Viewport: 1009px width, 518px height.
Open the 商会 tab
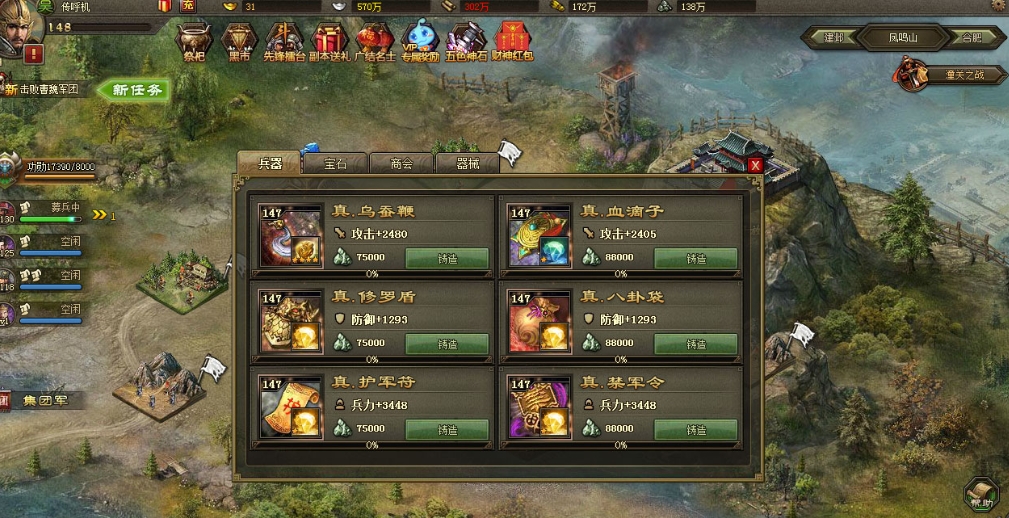point(402,164)
